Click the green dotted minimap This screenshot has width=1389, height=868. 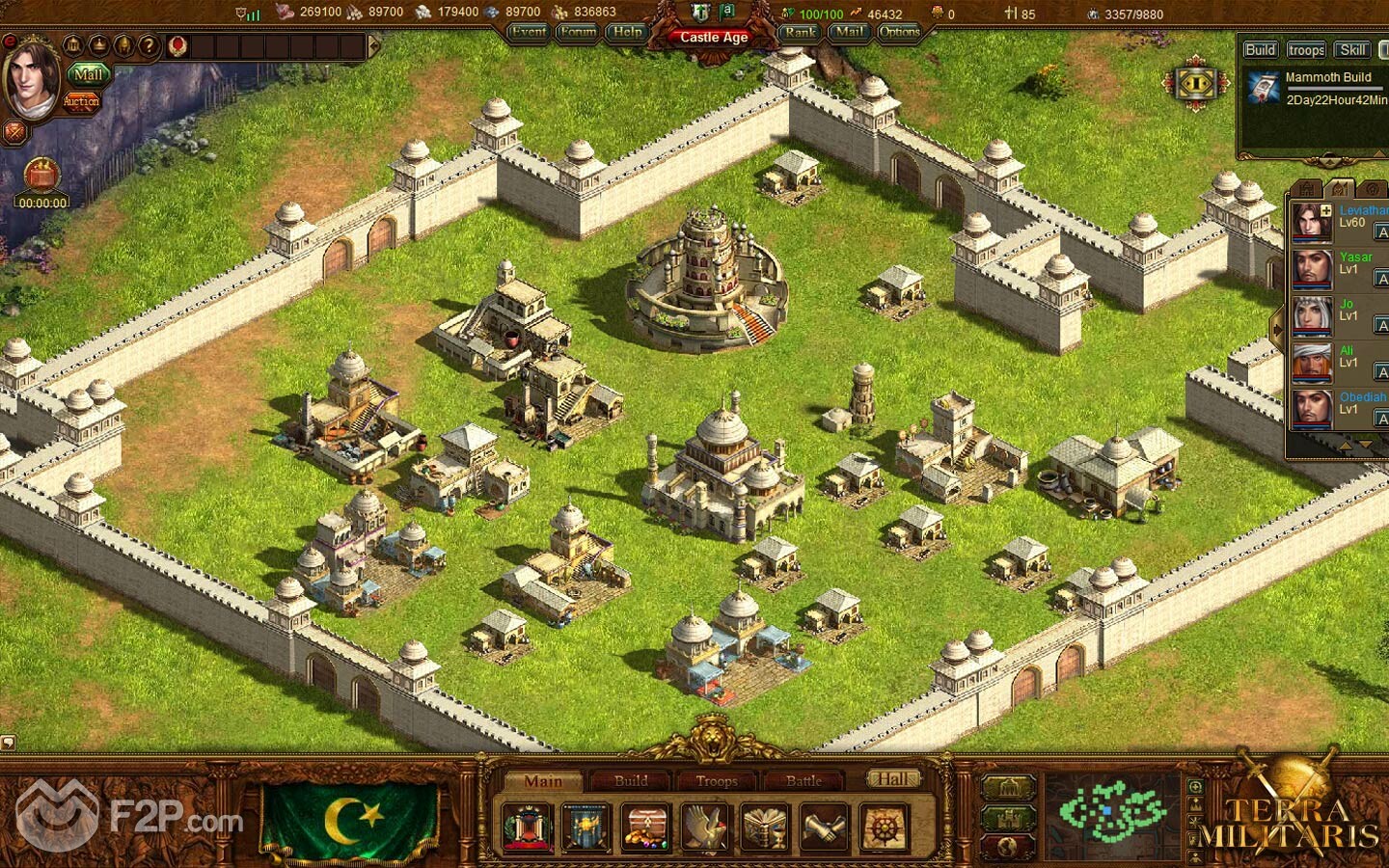1111,812
